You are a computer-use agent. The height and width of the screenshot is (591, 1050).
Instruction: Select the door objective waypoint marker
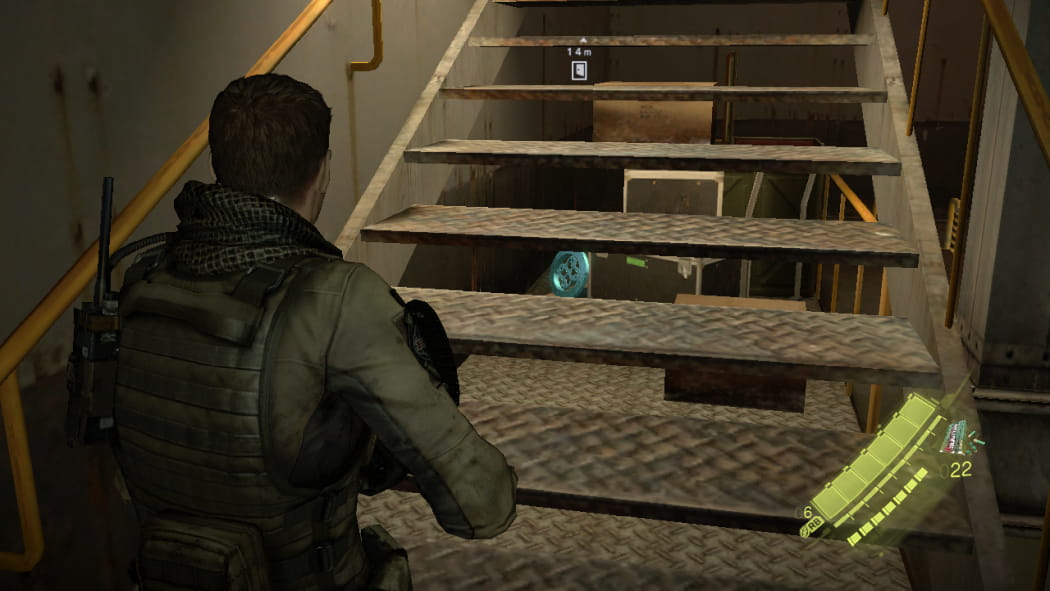click(579, 70)
